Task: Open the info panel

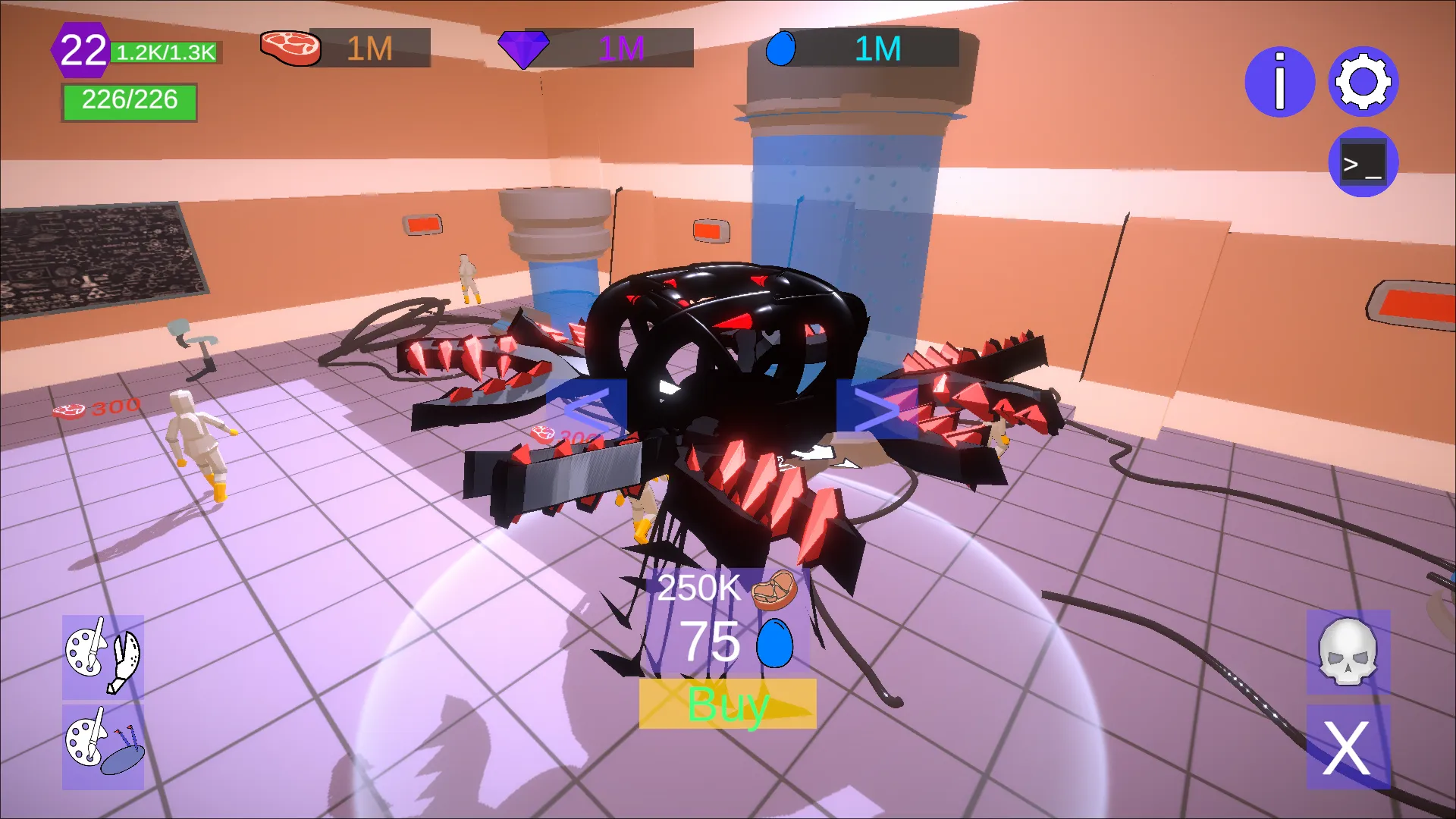Action: pos(1279,82)
